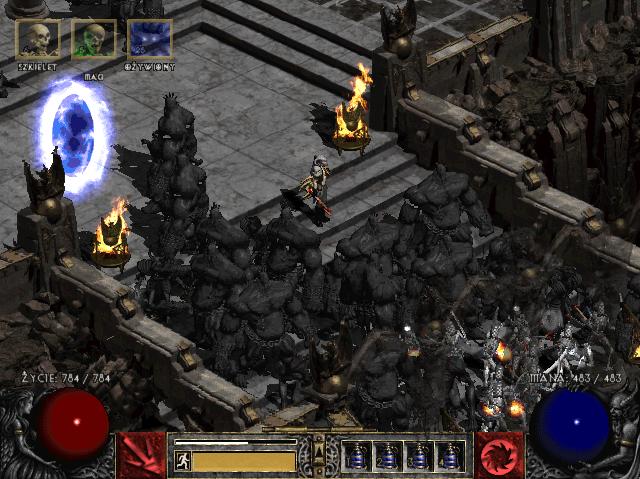Use the potion in belt slot 4

pos(449,456)
